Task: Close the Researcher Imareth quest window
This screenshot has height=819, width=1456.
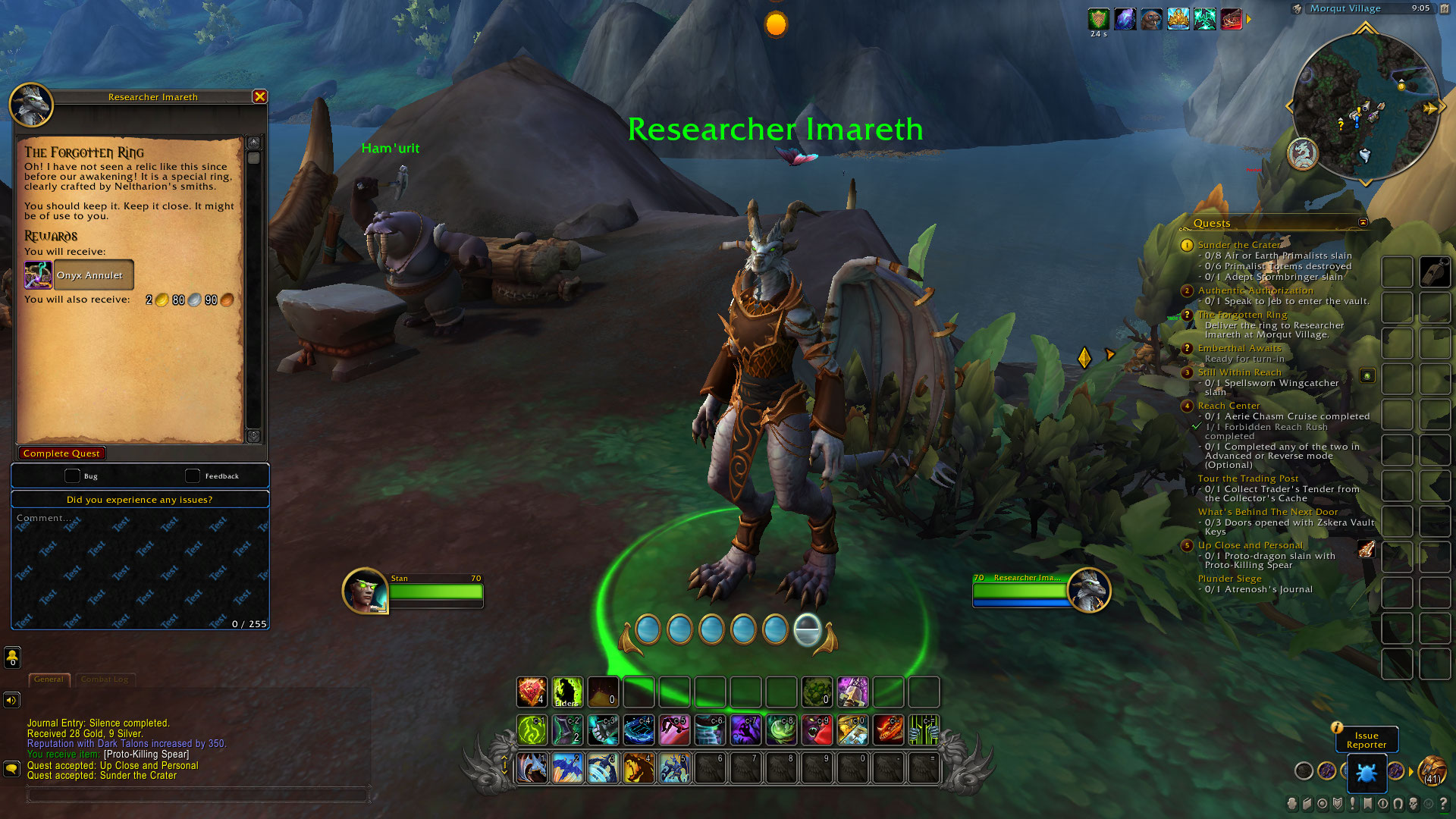Action: point(259,96)
